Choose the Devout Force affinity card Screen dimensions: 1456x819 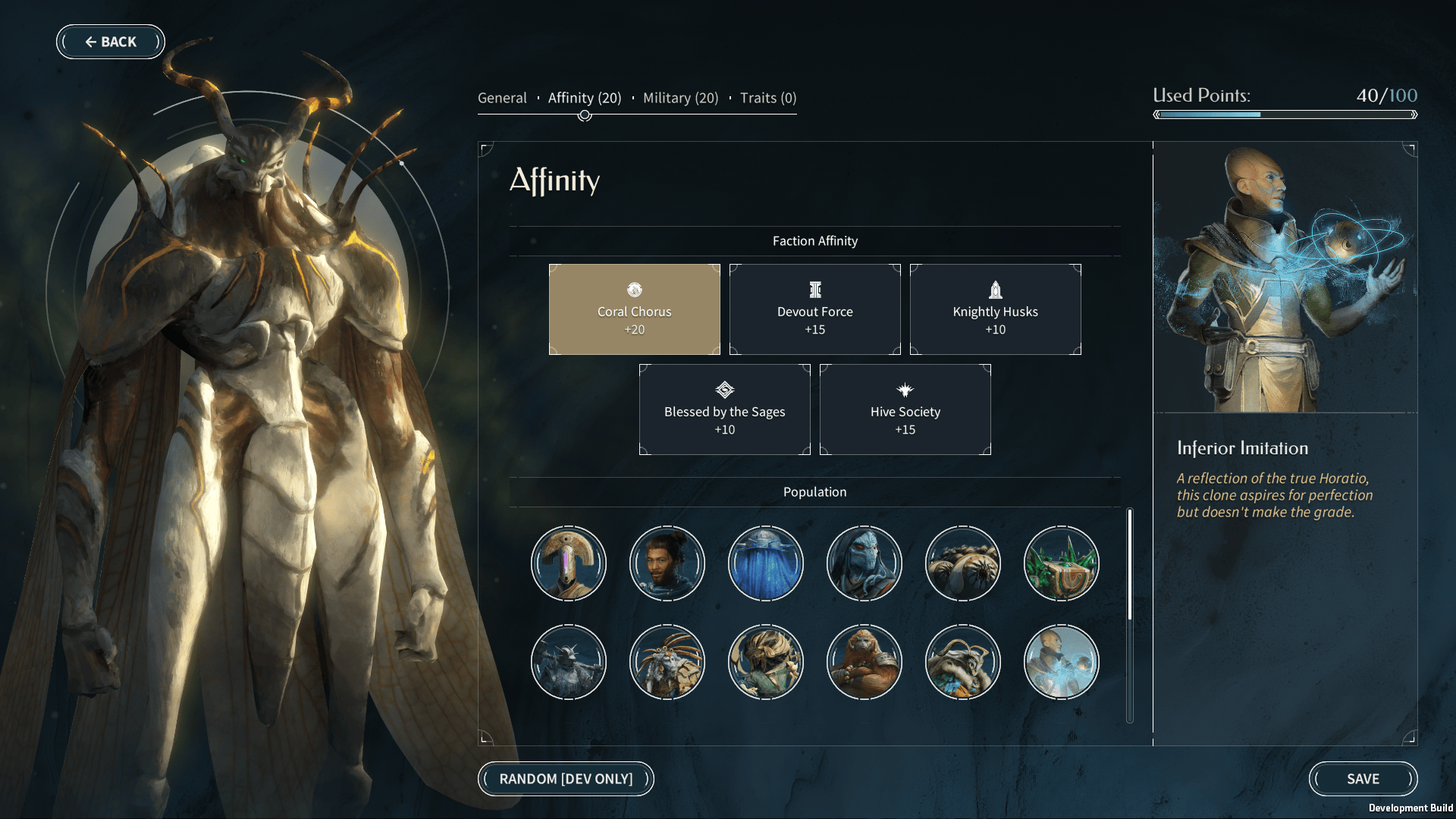click(814, 309)
